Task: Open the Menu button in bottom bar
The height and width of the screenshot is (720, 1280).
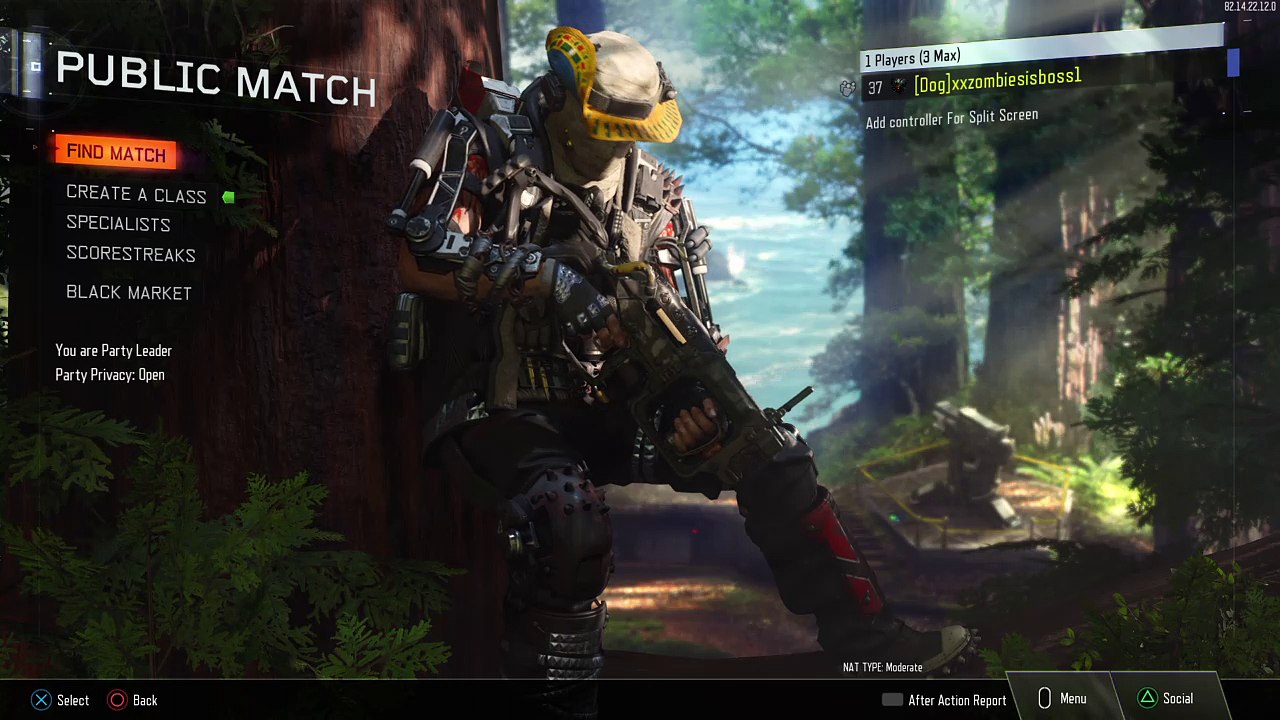Action: [x=1061, y=699]
